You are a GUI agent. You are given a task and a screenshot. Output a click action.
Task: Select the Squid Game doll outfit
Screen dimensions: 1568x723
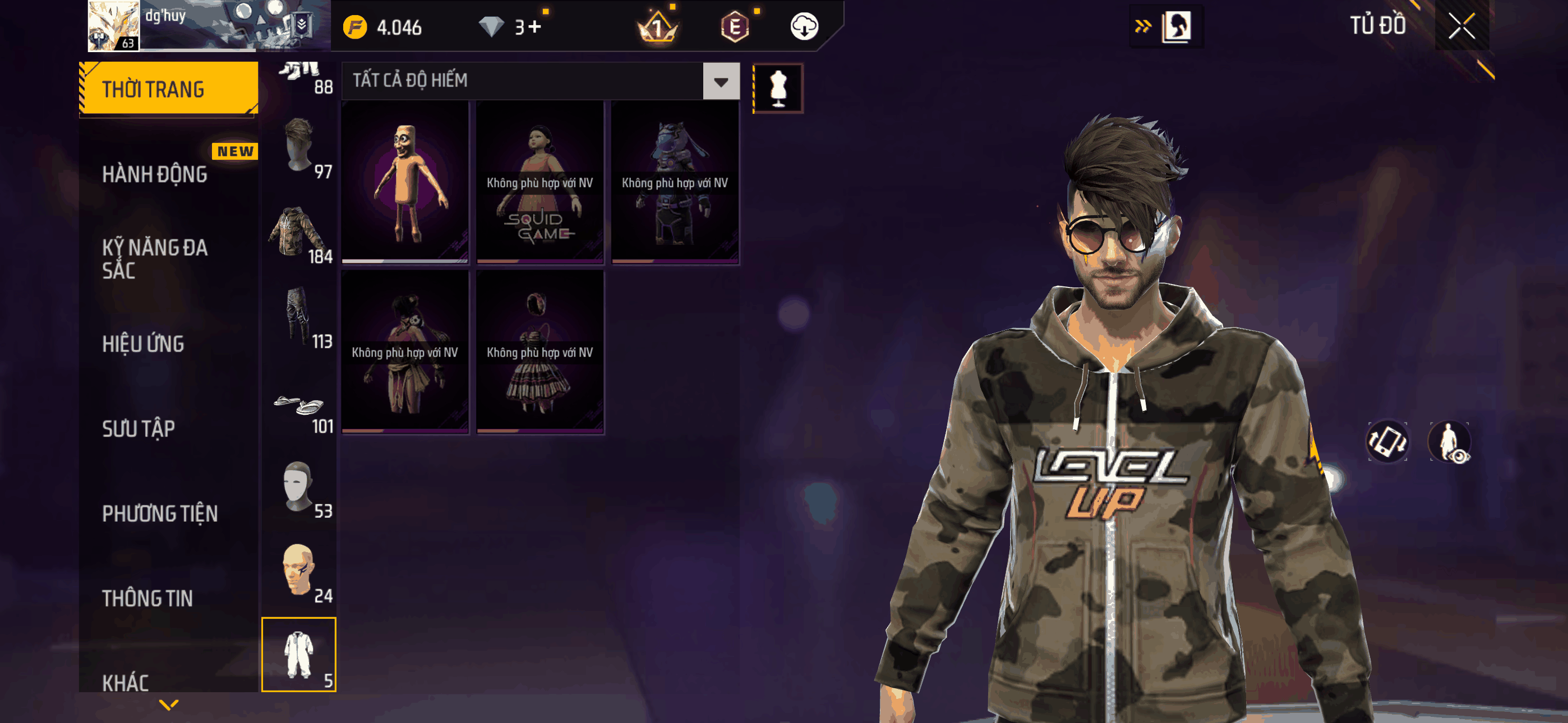[540, 182]
